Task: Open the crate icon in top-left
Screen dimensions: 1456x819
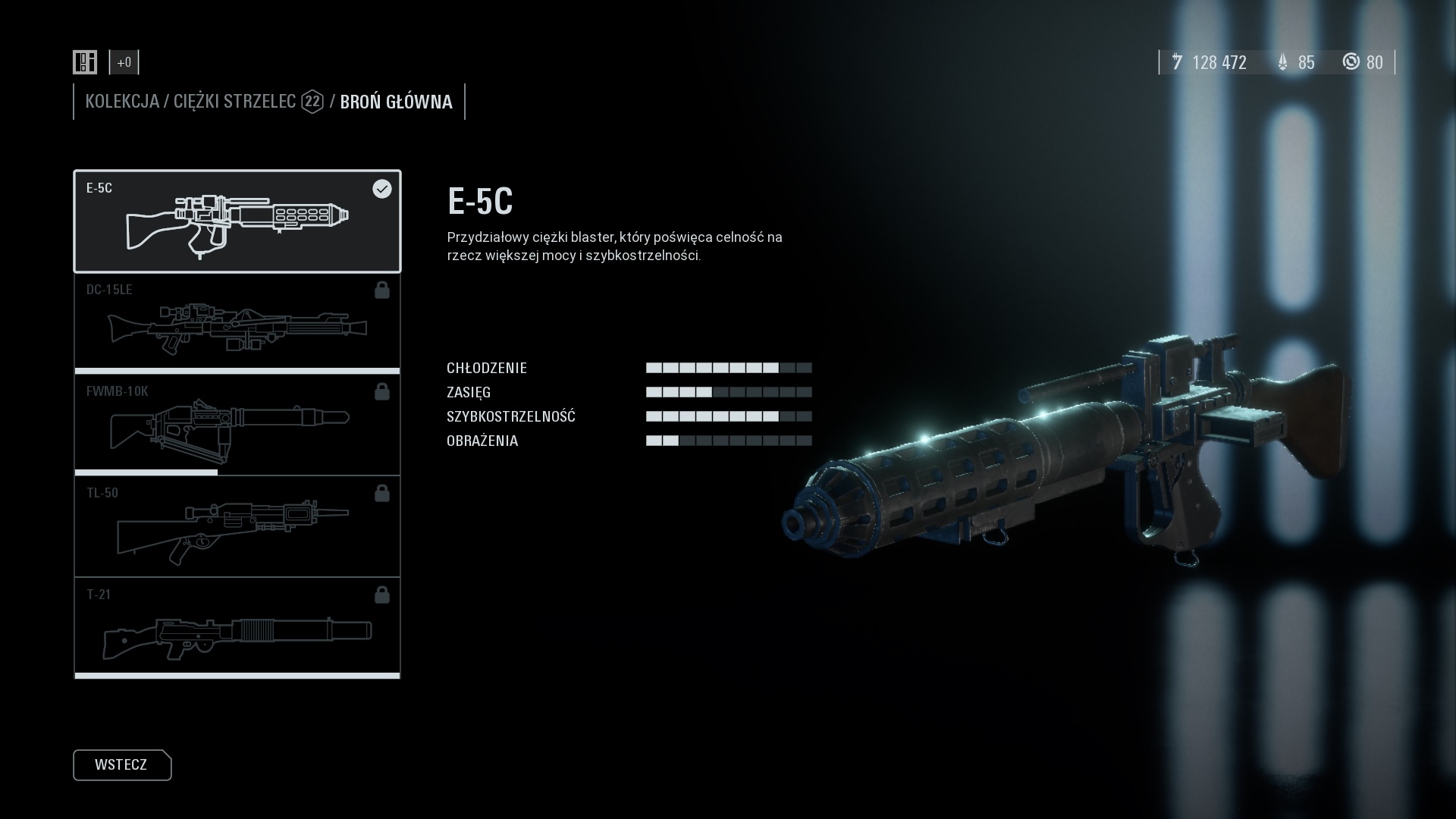Action: (x=85, y=62)
